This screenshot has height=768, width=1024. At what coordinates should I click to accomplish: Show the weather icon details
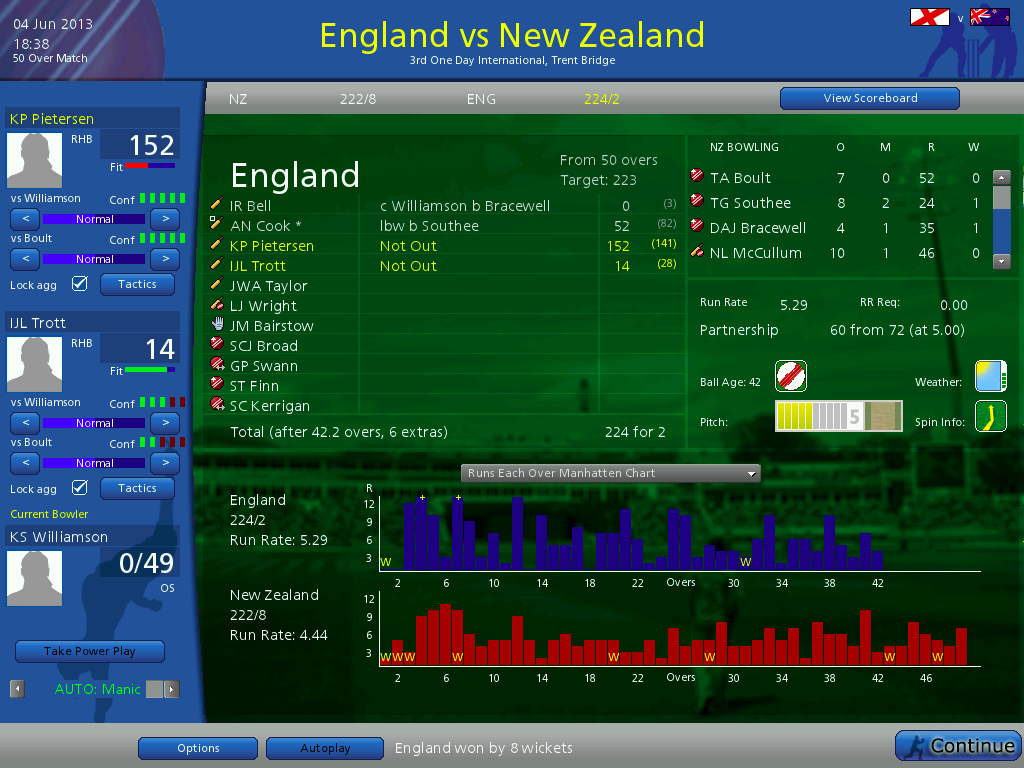tap(990, 376)
